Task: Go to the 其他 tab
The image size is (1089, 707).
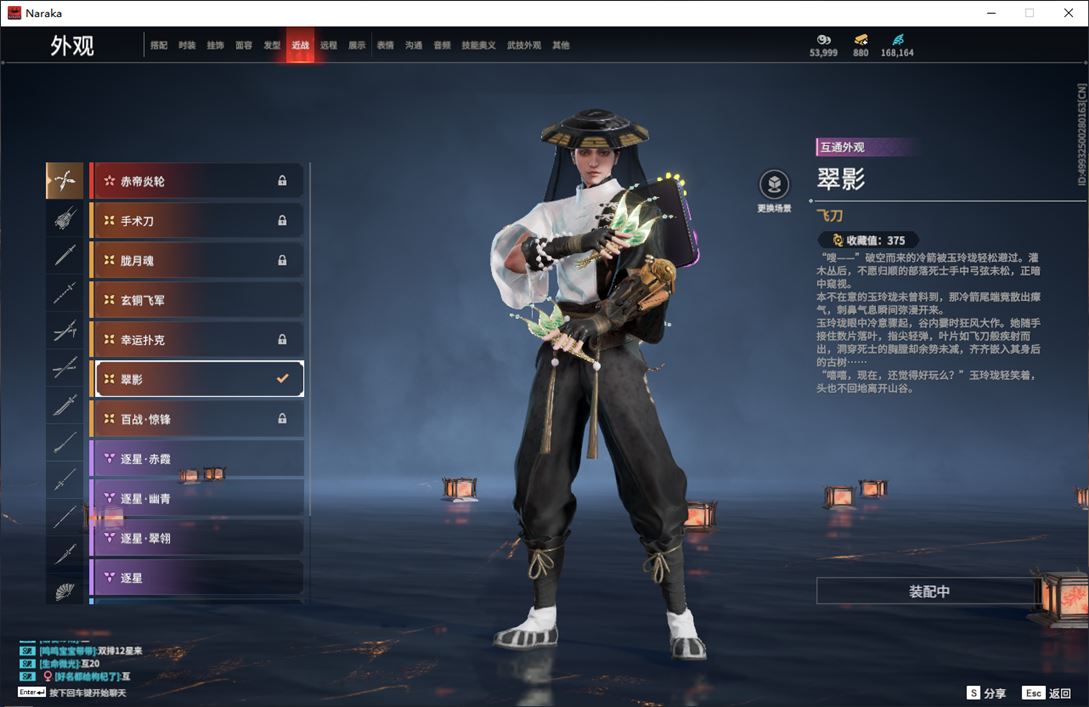Action: (x=561, y=46)
